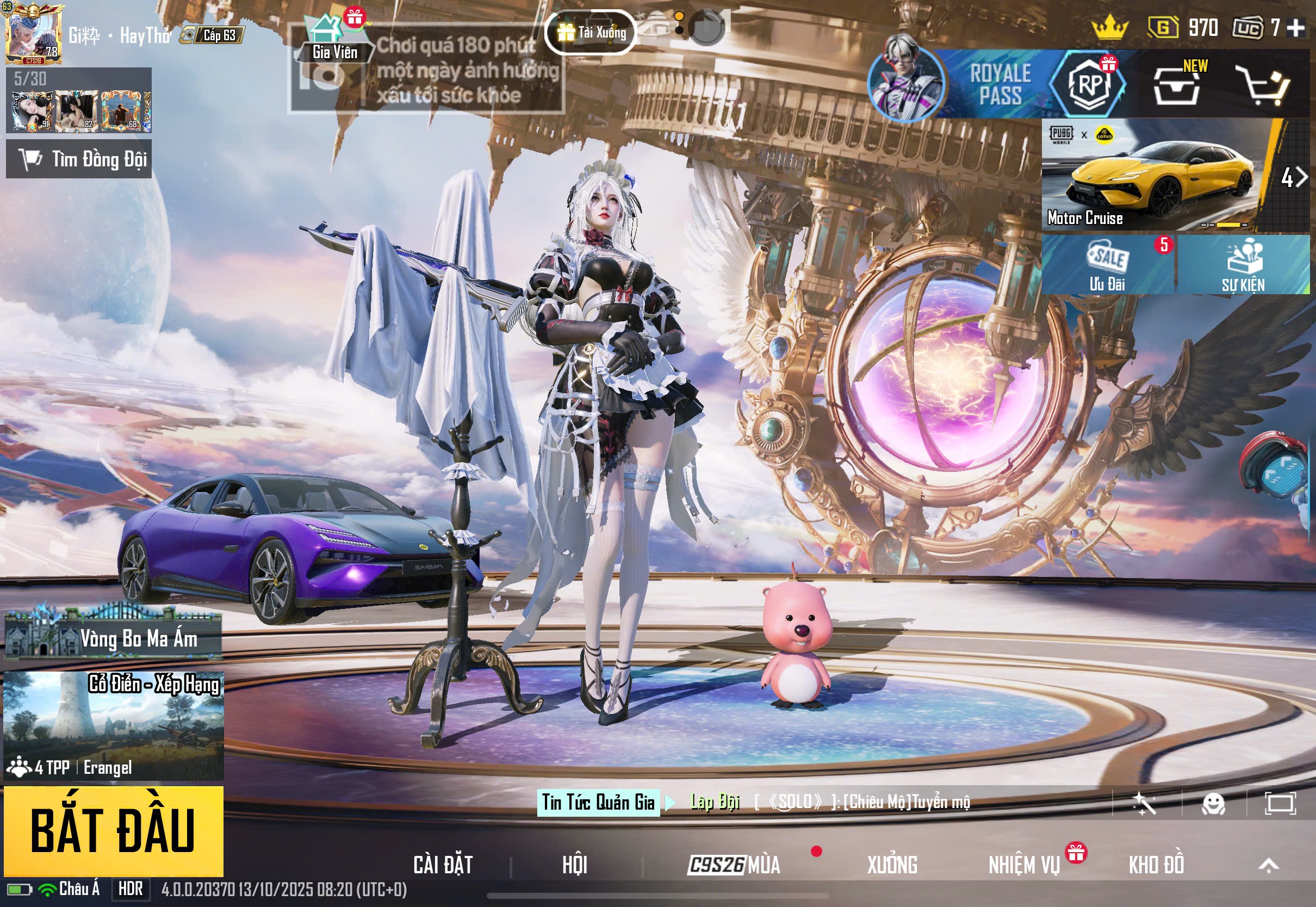Tap the Tải Xuống download button

591,33
